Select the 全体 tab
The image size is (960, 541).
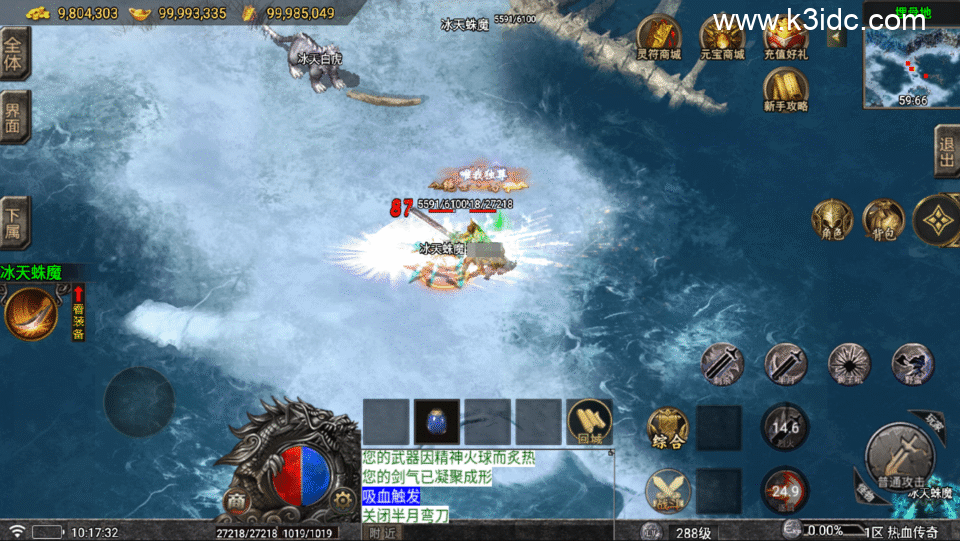(14, 52)
